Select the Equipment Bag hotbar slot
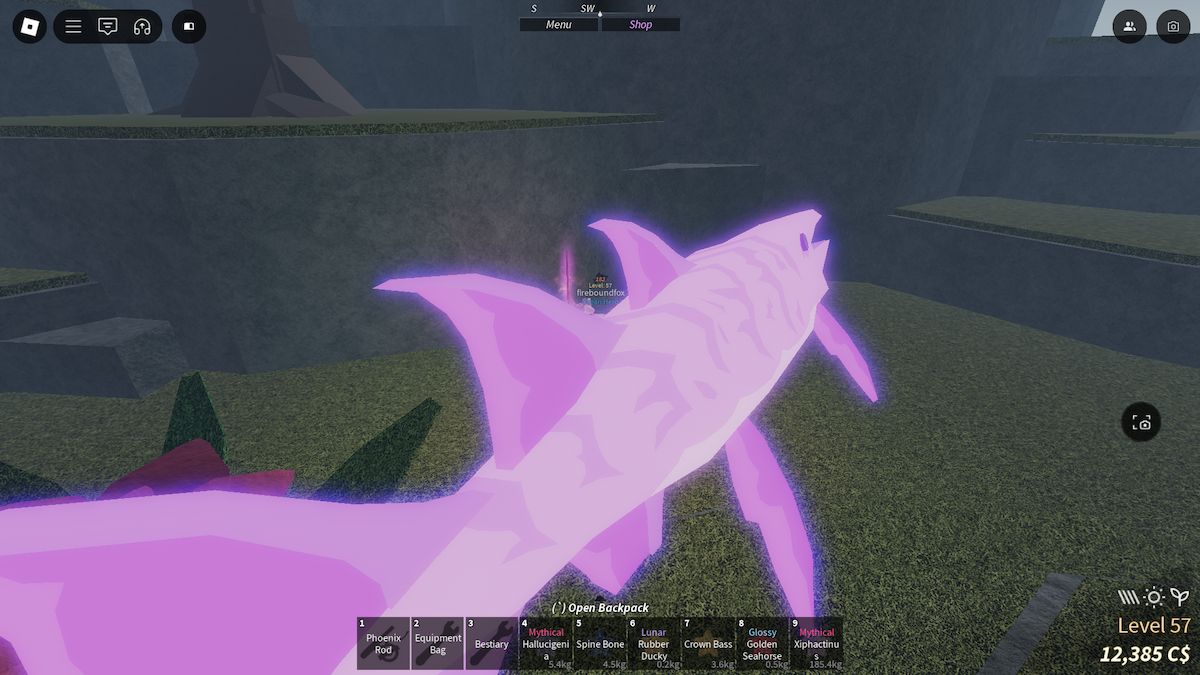The height and width of the screenshot is (675, 1200). point(437,643)
